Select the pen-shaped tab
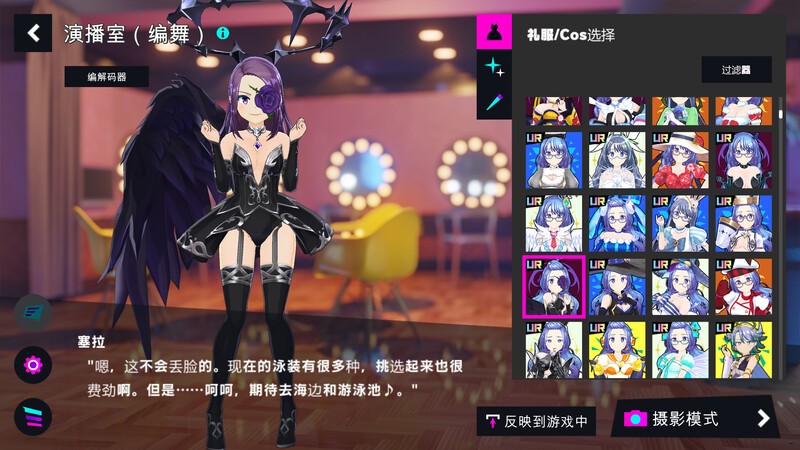The width and height of the screenshot is (800, 450). point(493,101)
